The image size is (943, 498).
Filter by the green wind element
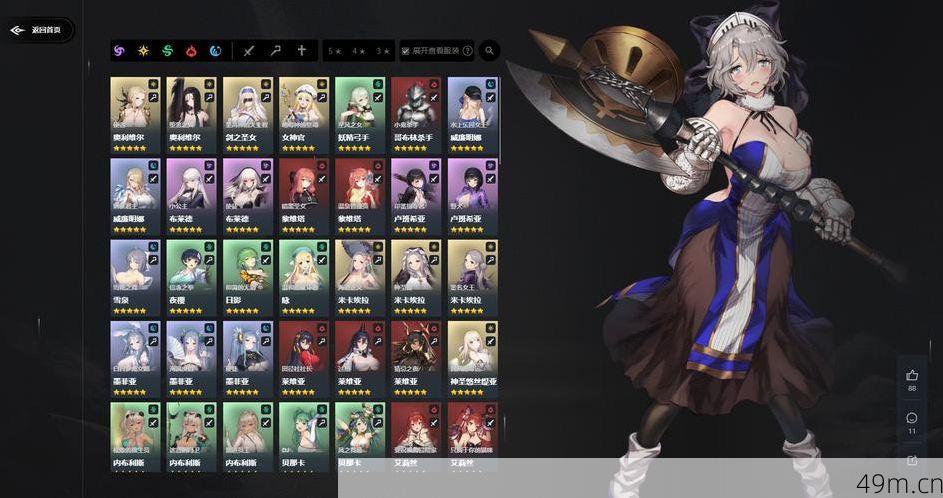(x=168, y=51)
